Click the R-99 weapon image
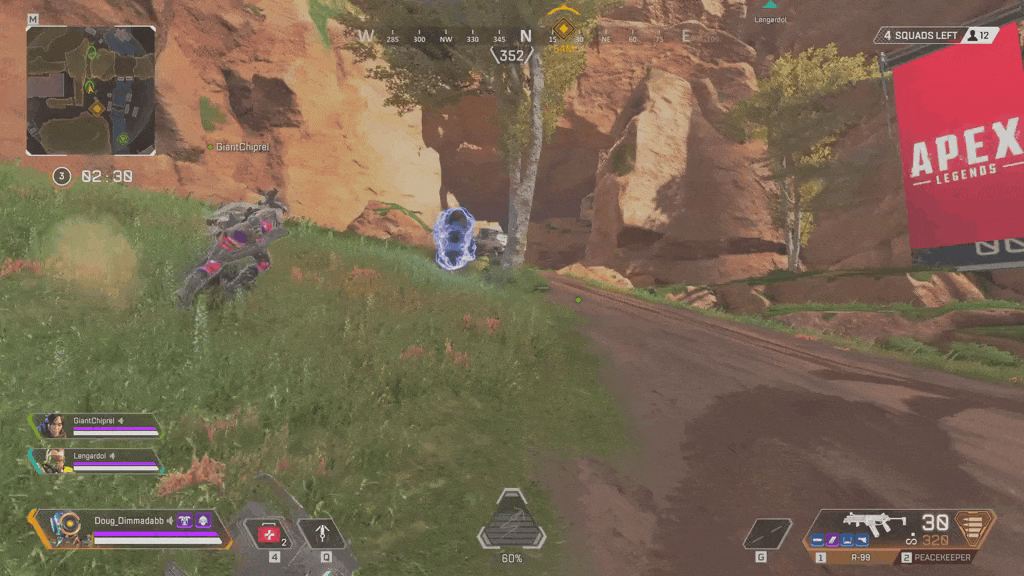This screenshot has height=576, width=1024. click(x=875, y=523)
